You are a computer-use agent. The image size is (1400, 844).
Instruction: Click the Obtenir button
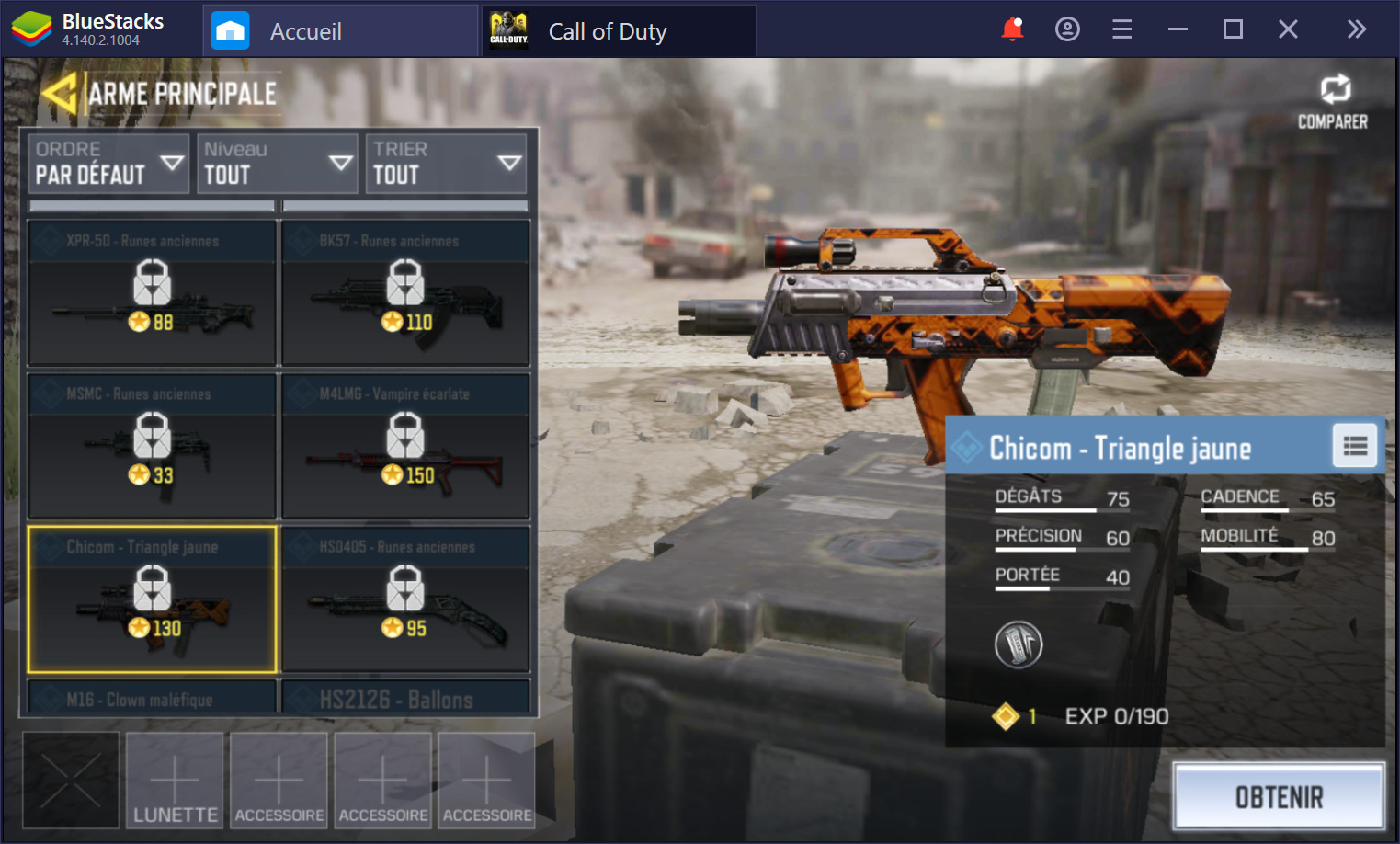pos(1279,797)
